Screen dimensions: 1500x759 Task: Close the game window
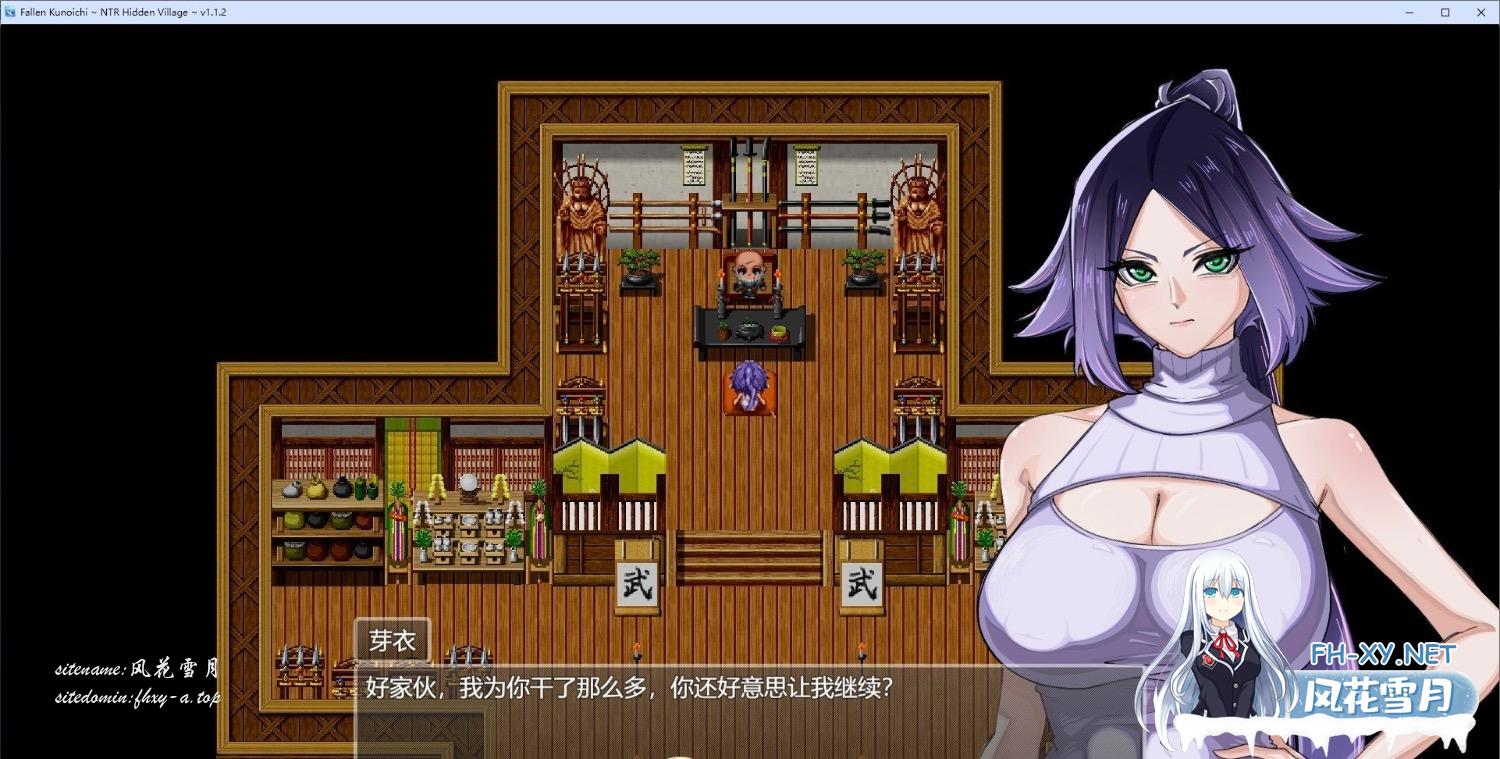(1479, 12)
